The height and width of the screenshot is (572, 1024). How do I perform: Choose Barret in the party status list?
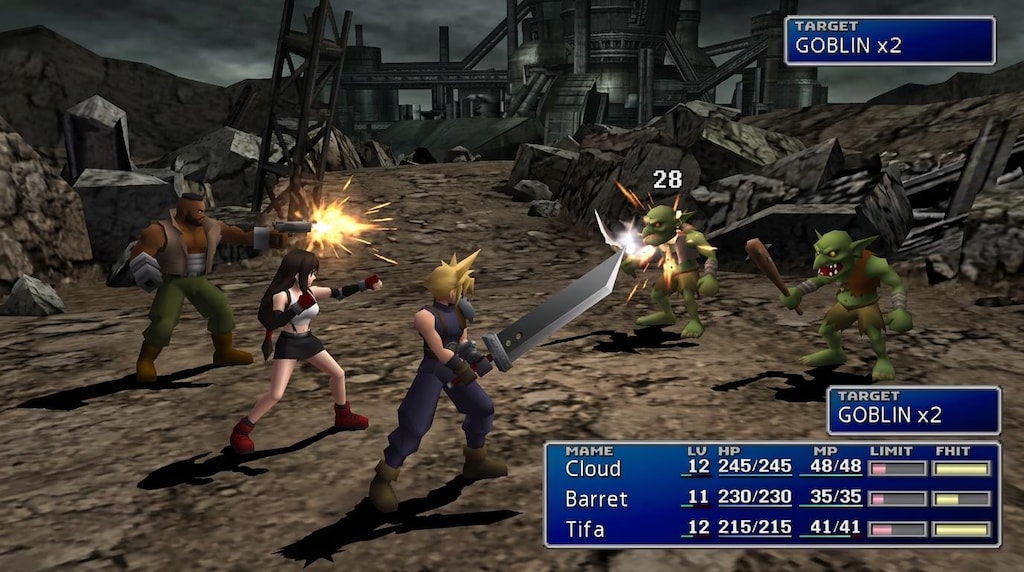597,498
